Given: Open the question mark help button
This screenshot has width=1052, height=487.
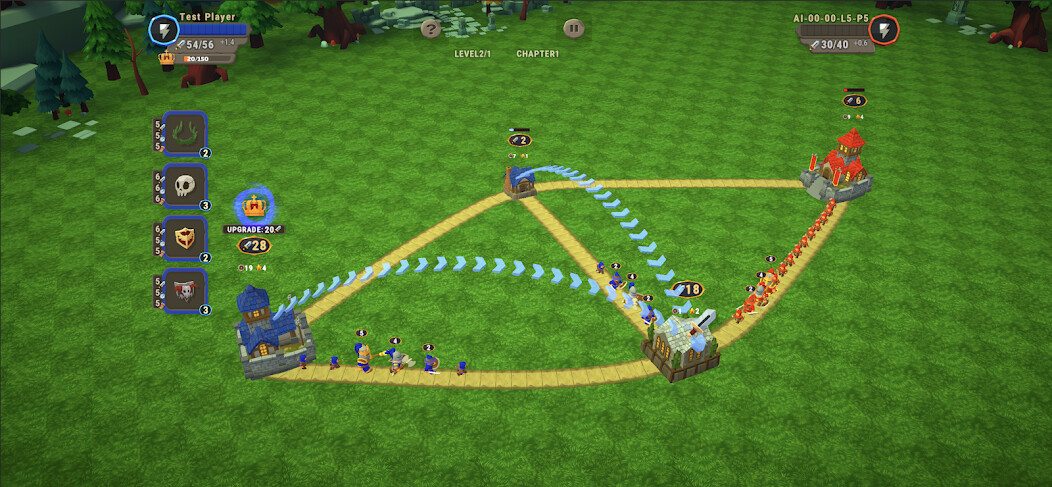Looking at the screenshot, I should [431, 28].
